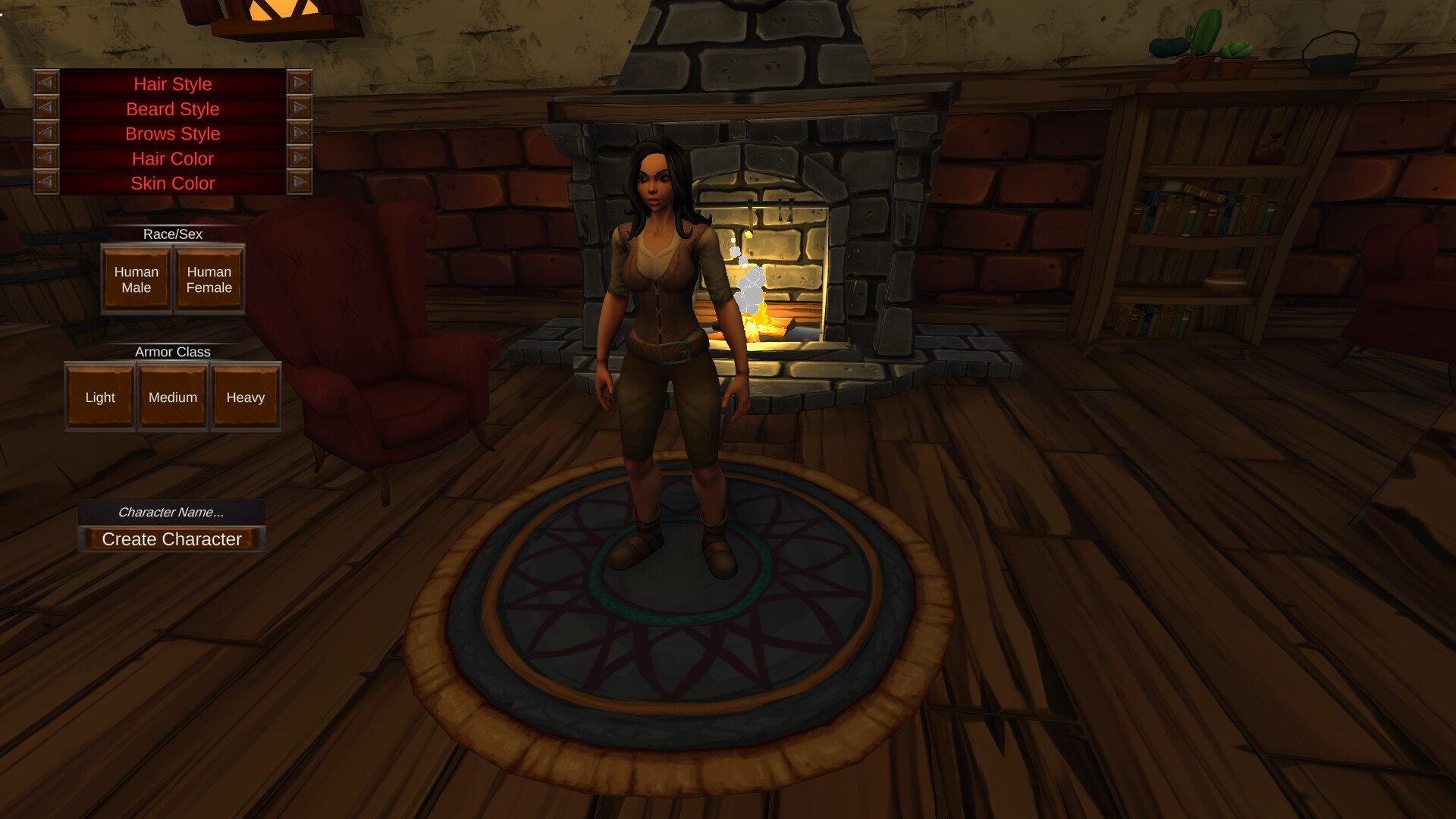Cycle Beard Style backward with the left arrow
Screen dimensions: 1456x819
point(47,108)
